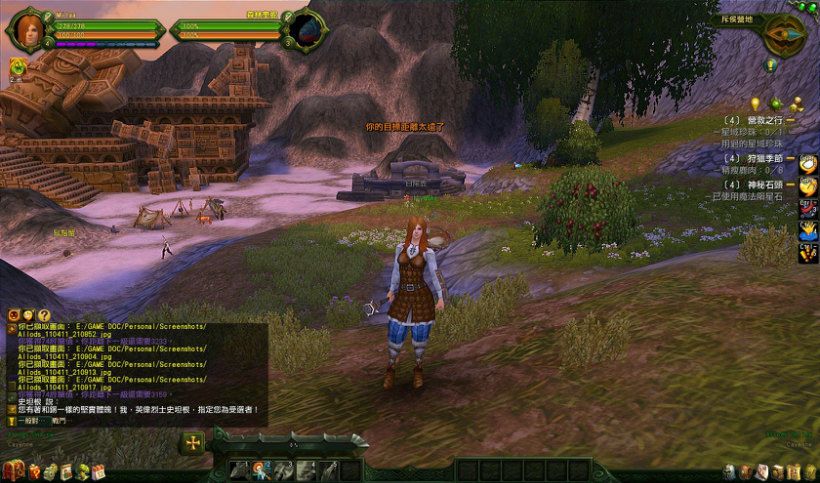Click the green exclamation icon under minimap
820x483 pixels.
pyautogui.click(x=770, y=65)
